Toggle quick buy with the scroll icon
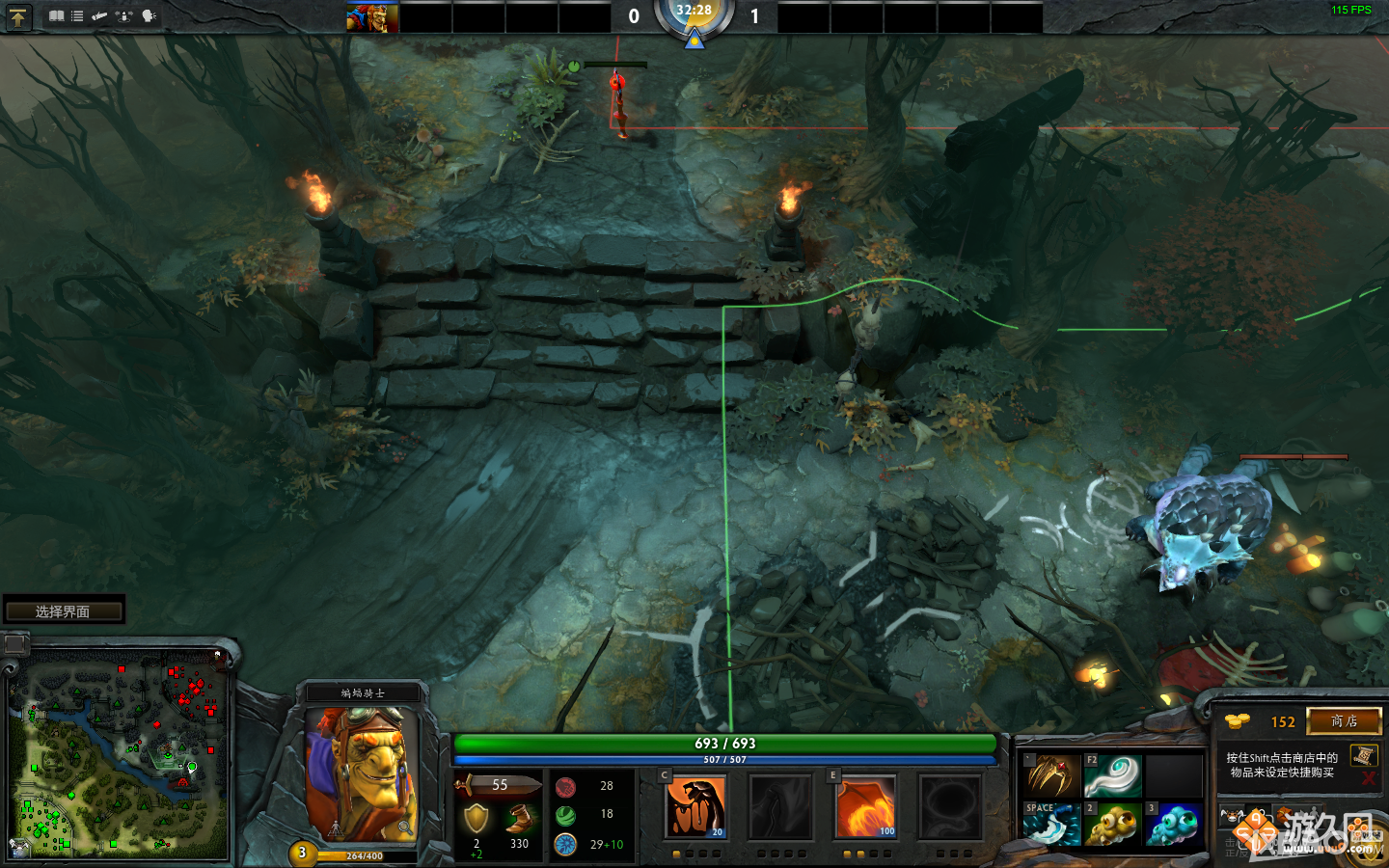The width and height of the screenshot is (1389, 868). (x=1363, y=757)
